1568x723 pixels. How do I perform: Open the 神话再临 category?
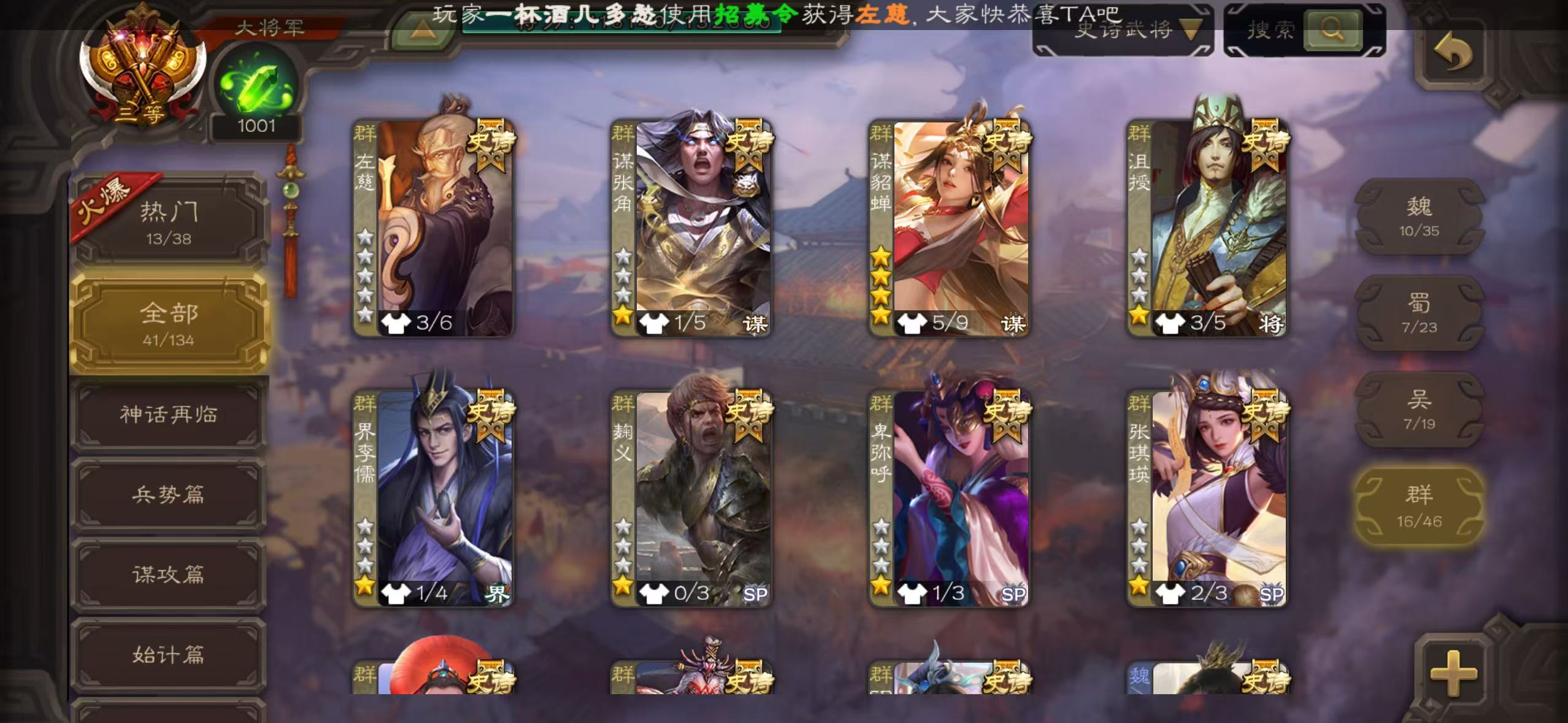169,415
